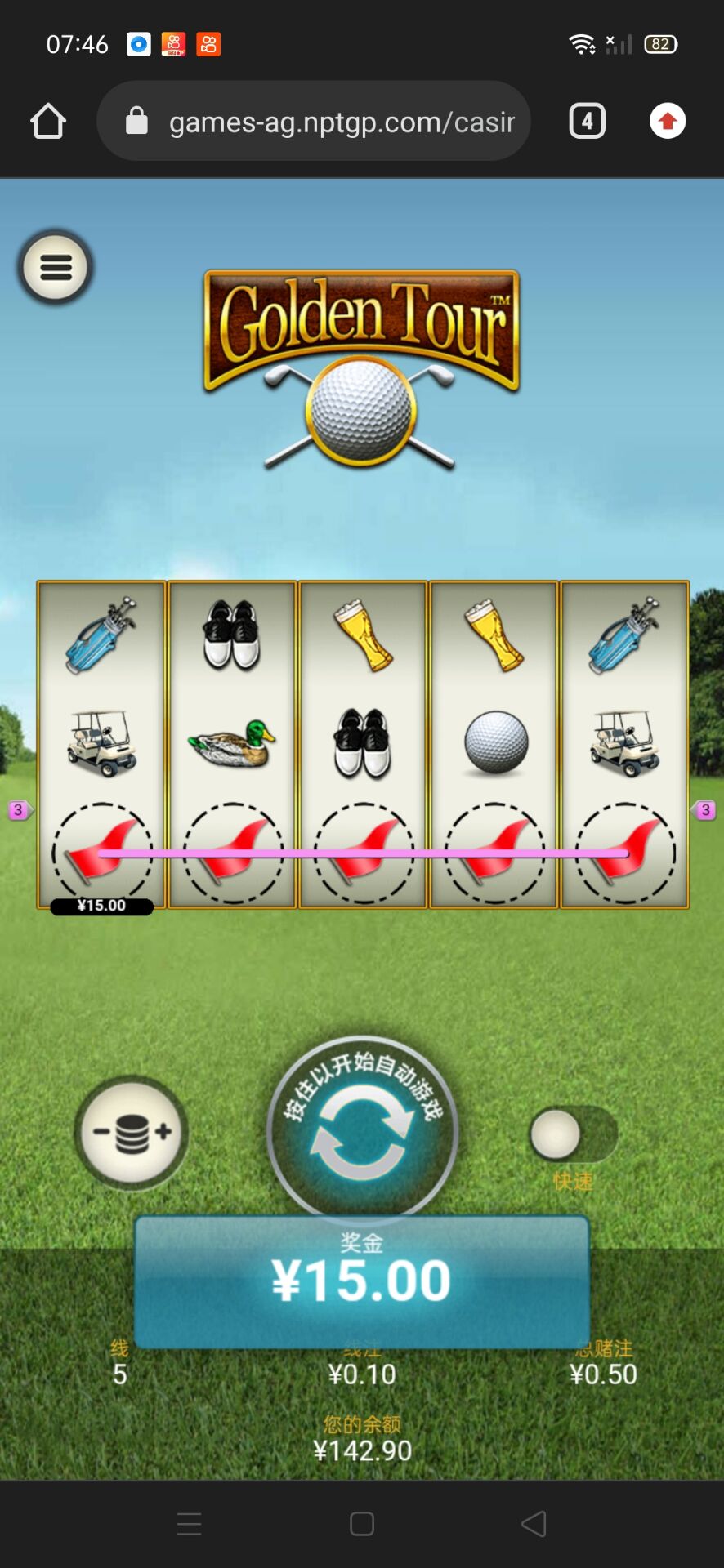This screenshot has height=1568, width=724.
Task: Spin the reels with the circular arrows button
Action: pos(362,1133)
